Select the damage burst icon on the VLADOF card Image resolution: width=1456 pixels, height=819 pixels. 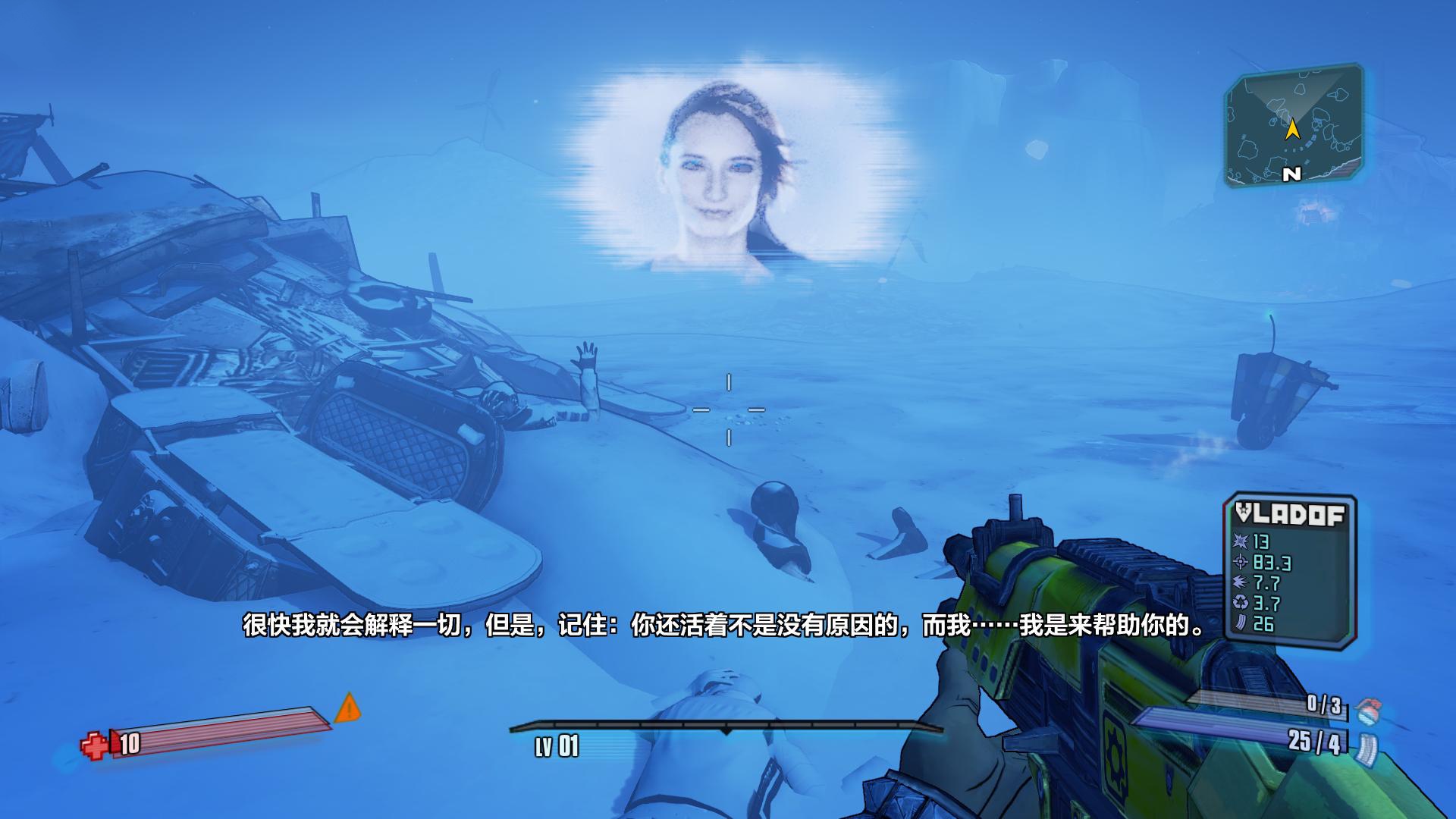pos(1240,541)
